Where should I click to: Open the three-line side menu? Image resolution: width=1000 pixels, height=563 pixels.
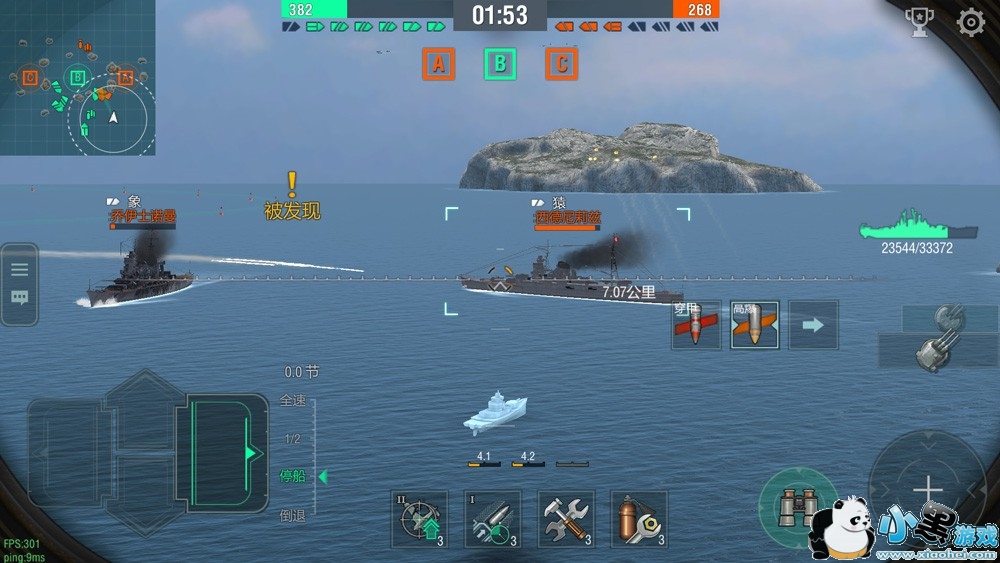20,268
